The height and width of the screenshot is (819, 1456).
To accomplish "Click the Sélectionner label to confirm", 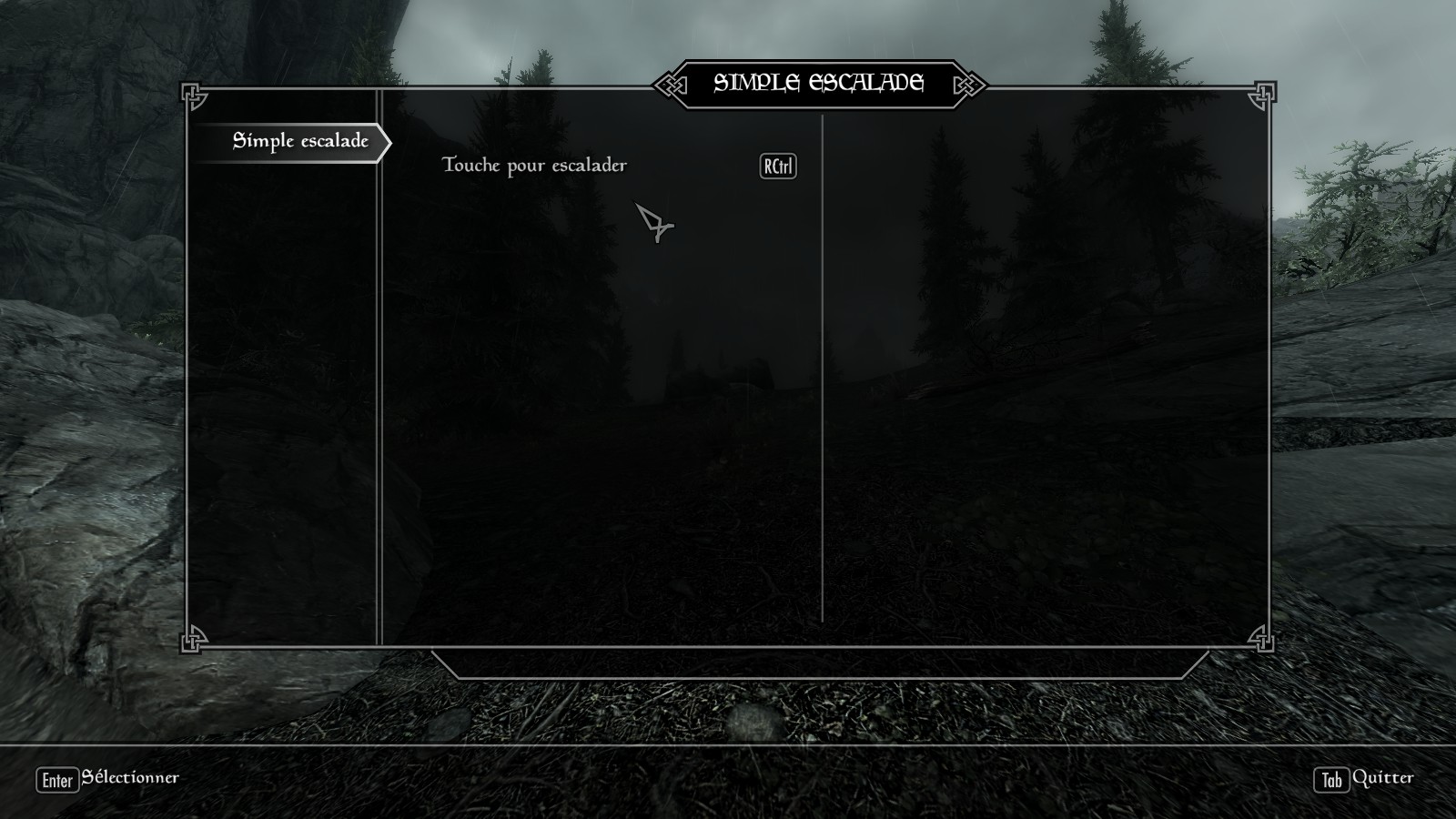I will tap(130, 778).
